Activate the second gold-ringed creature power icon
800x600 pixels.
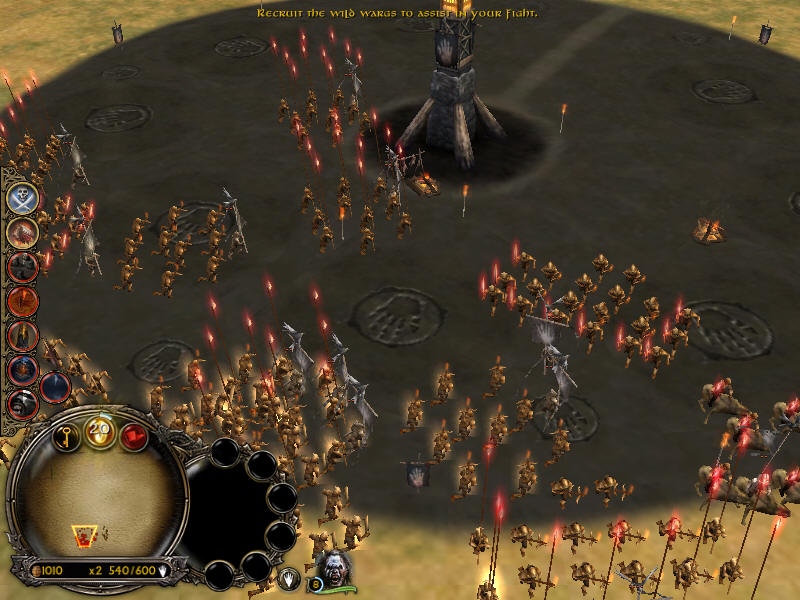pyautogui.click(x=23, y=232)
